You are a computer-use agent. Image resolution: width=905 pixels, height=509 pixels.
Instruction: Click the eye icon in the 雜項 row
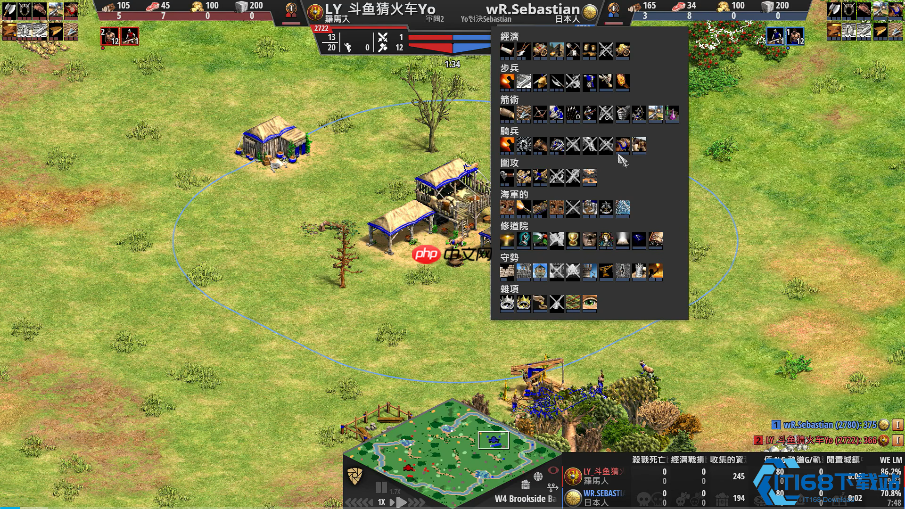click(x=589, y=302)
